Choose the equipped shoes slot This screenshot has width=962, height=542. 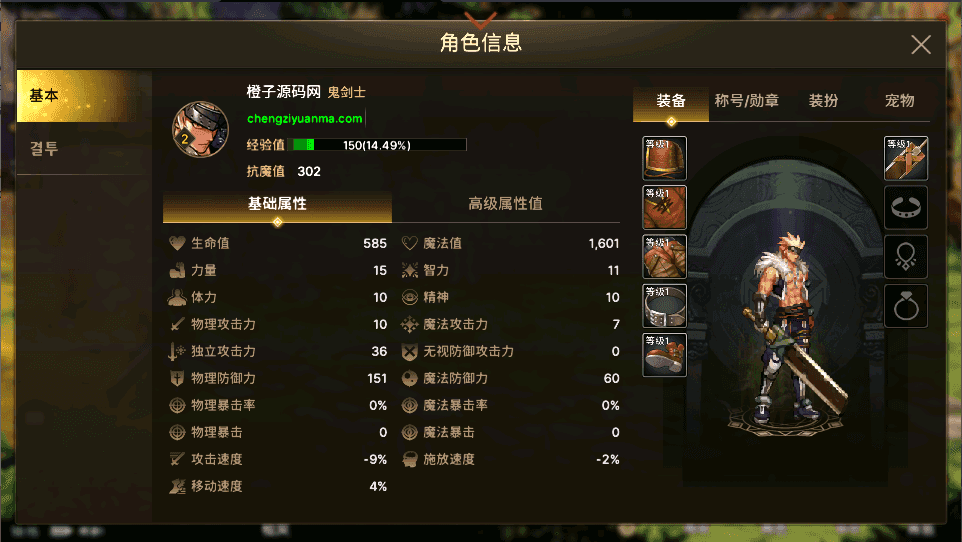pyautogui.click(x=664, y=355)
